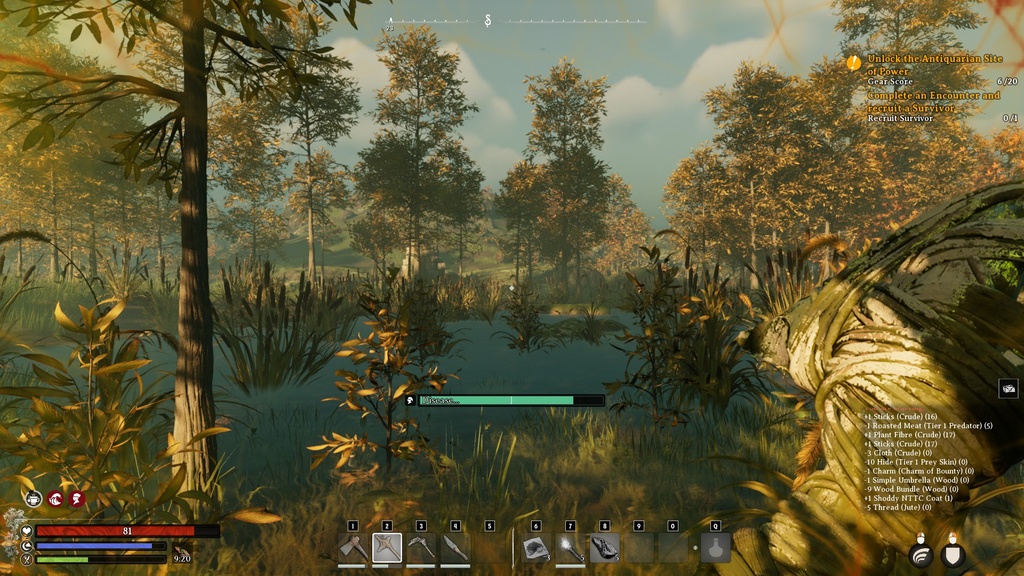This screenshot has width=1024, height=576.
Task: Click the teapot status icon
Action: pyautogui.click(x=34, y=498)
